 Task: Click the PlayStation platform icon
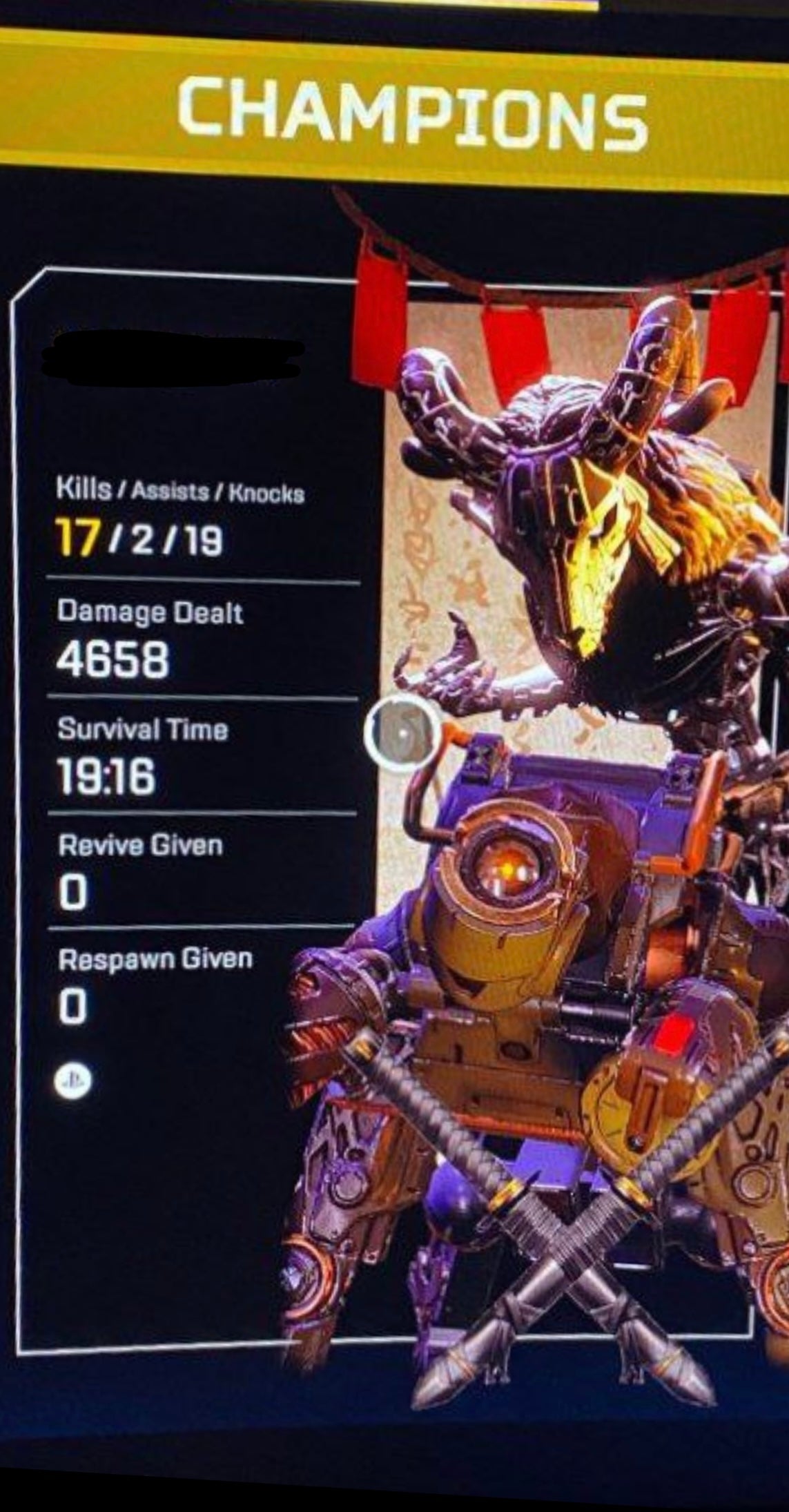pos(73,1082)
